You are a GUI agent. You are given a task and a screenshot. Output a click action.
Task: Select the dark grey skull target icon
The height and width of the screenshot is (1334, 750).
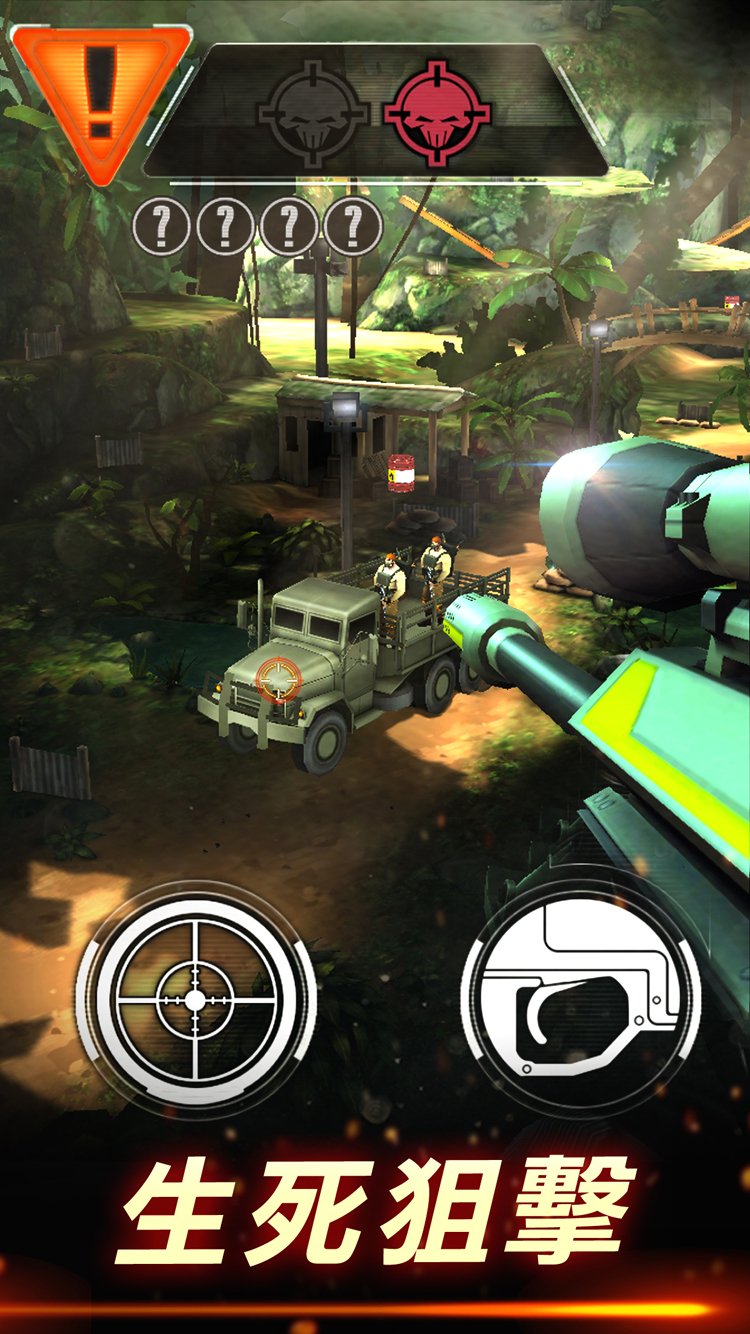pyautogui.click(x=311, y=112)
